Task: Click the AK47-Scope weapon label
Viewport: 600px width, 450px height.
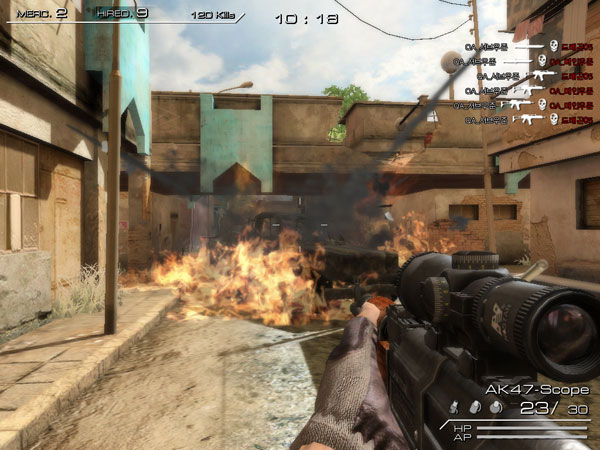Action: click(537, 389)
